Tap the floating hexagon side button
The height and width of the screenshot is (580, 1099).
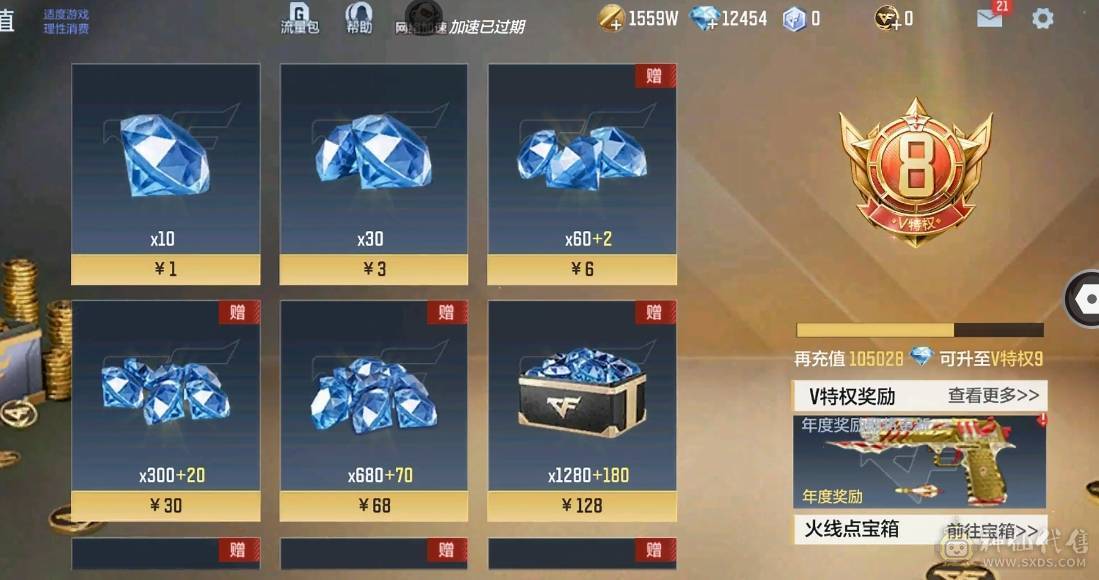point(1083,298)
